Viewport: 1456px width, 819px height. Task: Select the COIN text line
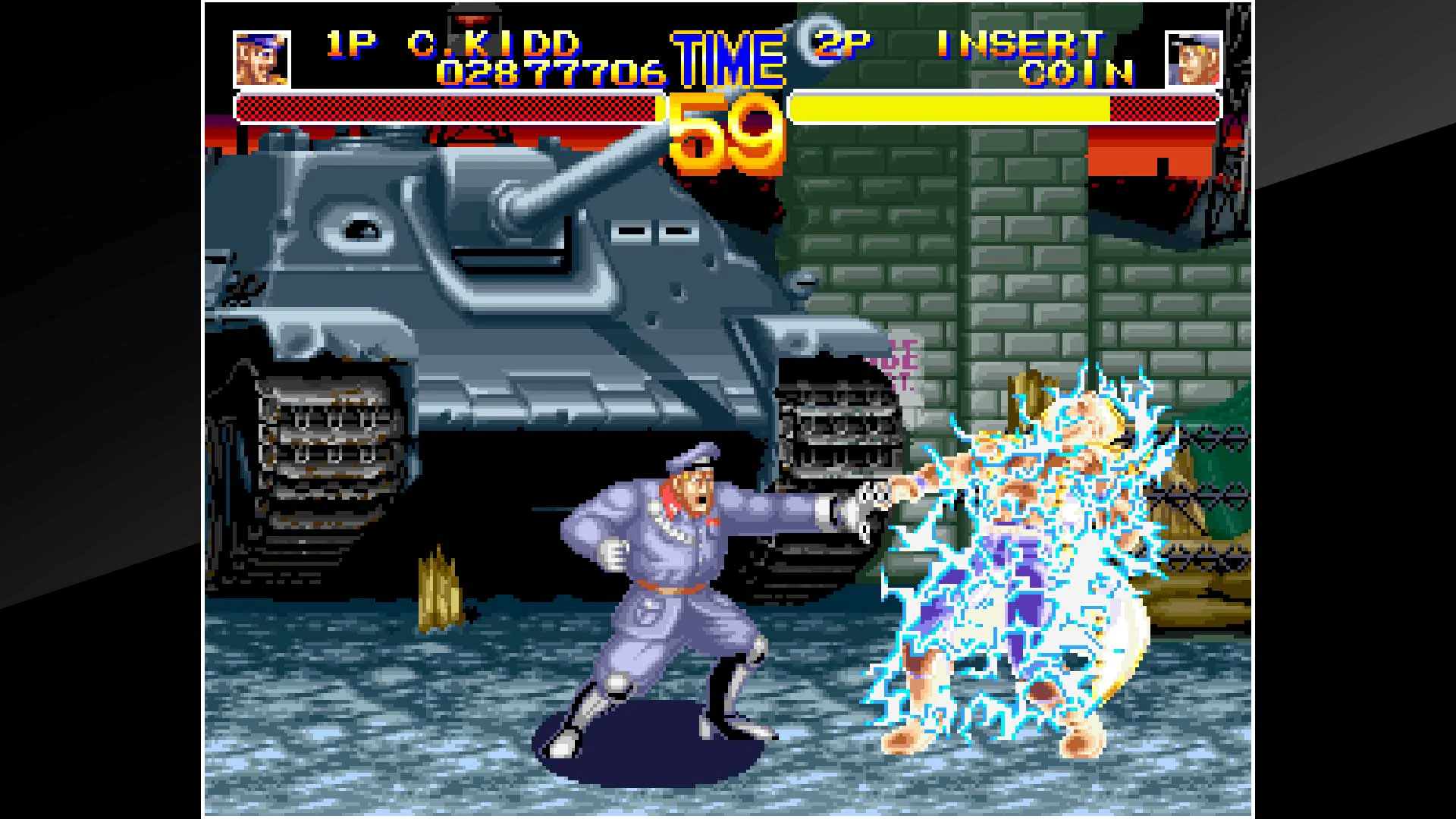[x=1077, y=76]
